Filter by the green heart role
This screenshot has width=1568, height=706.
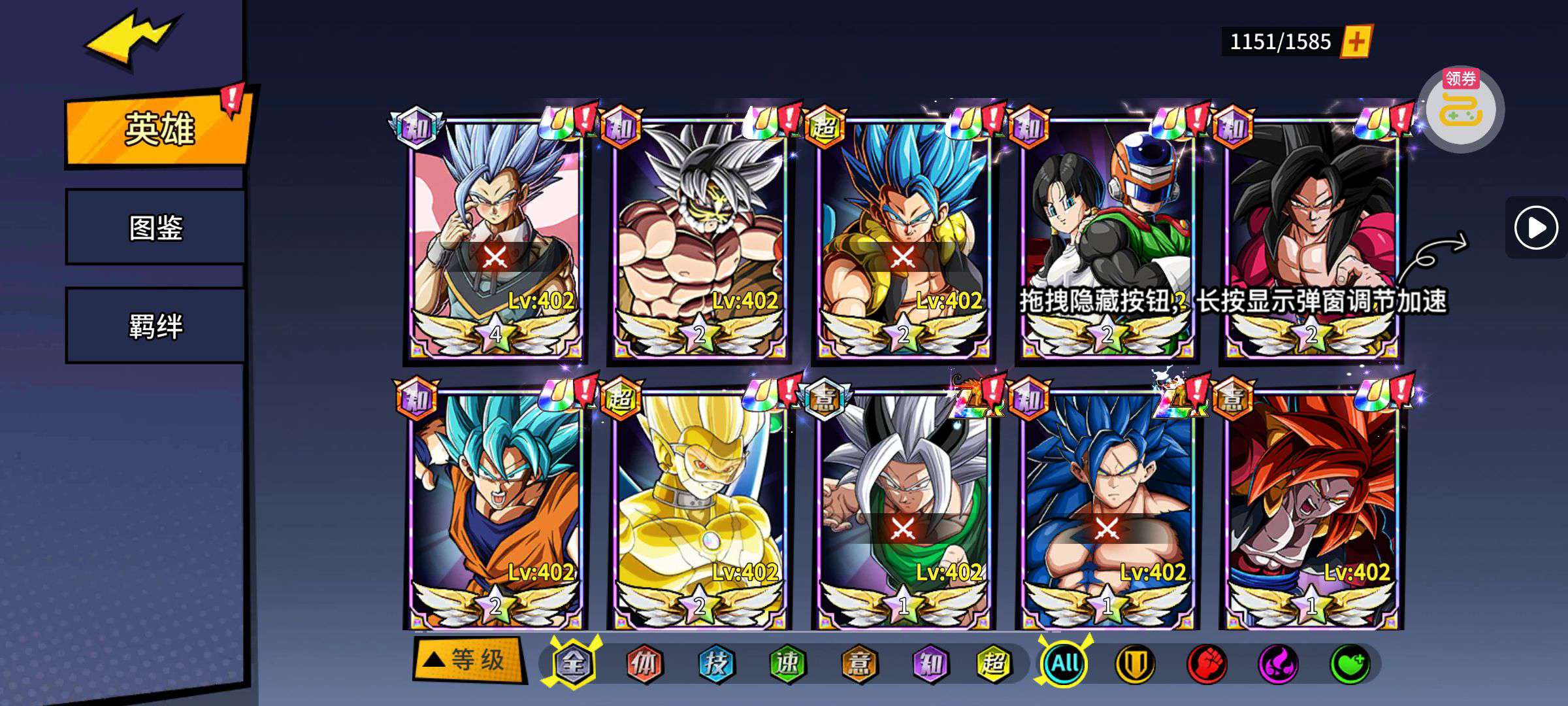click(x=1350, y=664)
